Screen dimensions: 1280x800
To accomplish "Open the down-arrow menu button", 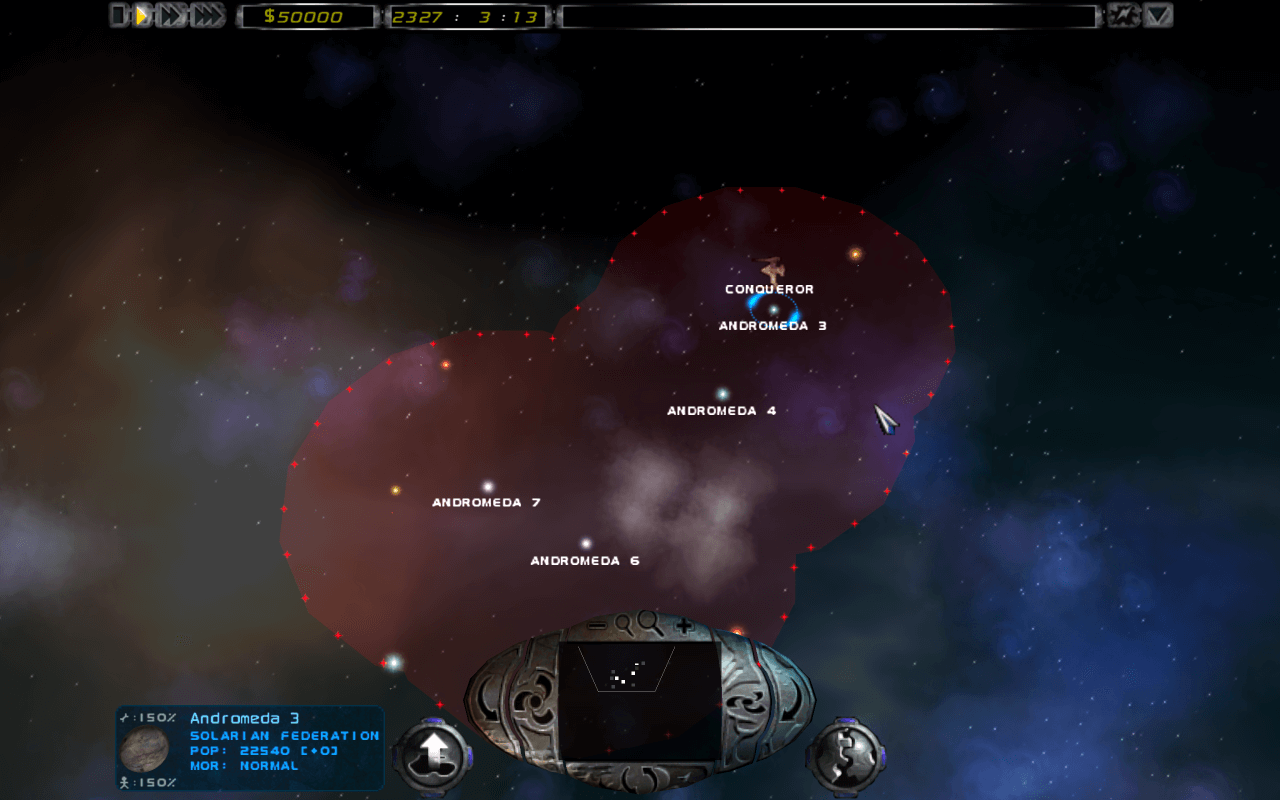I will [x=1158, y=15].
